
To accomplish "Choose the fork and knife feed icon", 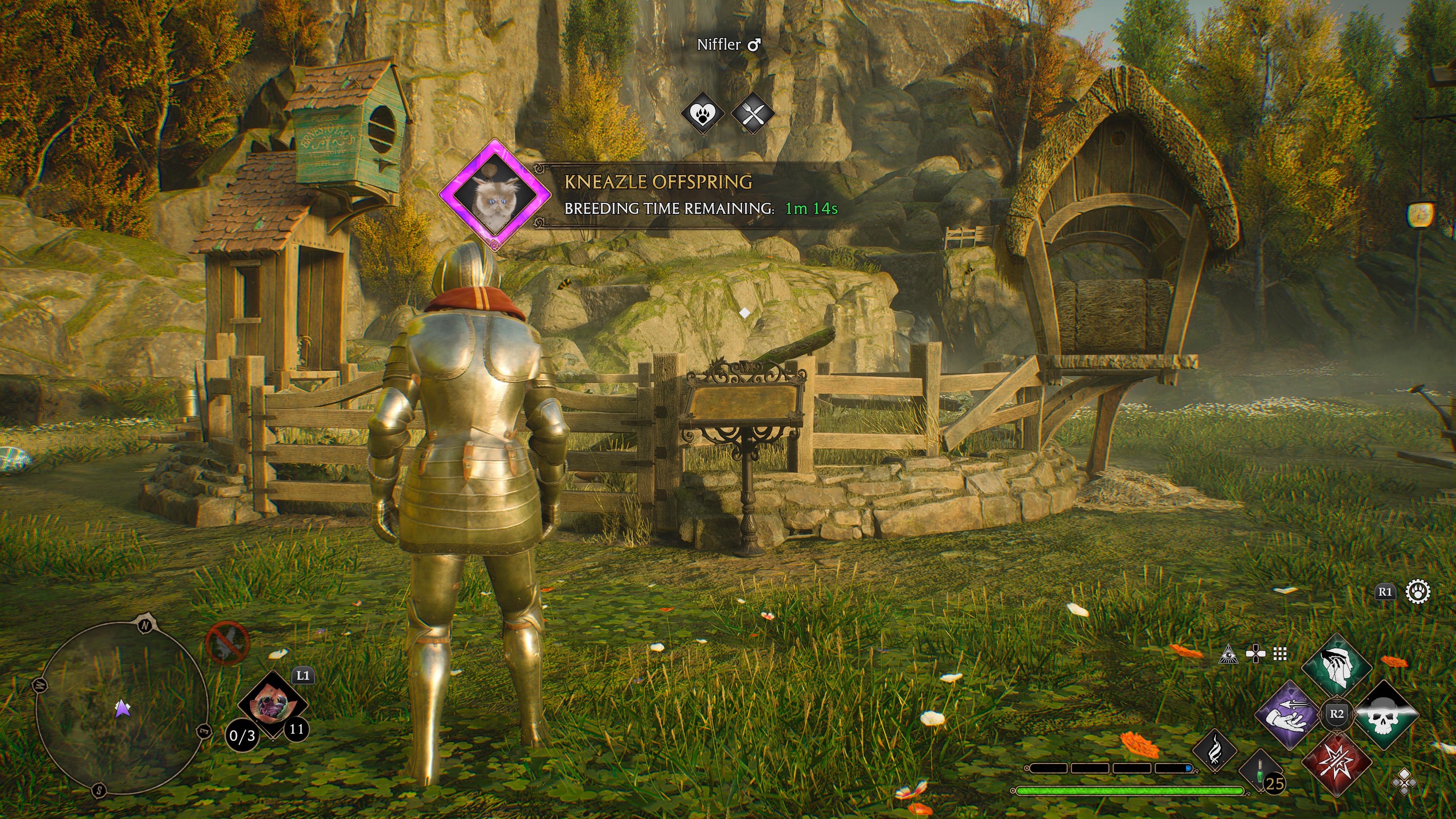I will [753, 114].
